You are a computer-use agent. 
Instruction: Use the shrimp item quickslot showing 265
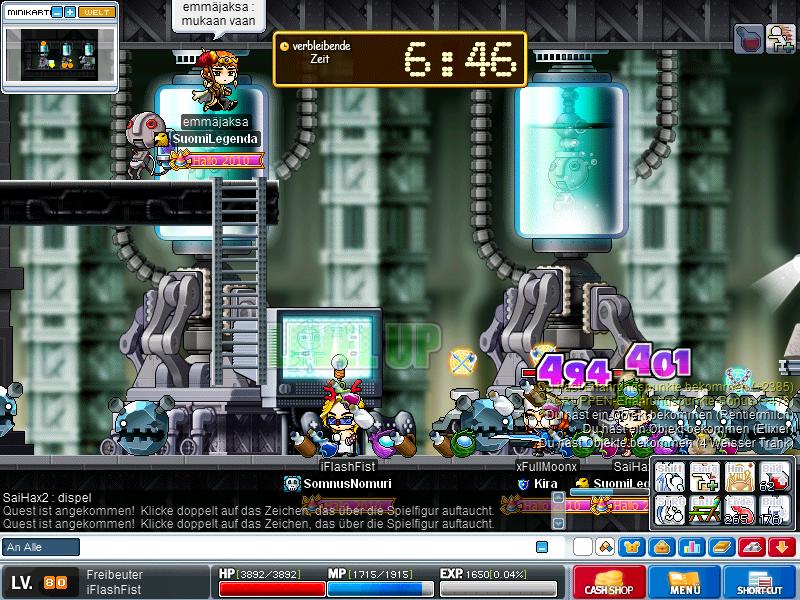coord(741,510)
